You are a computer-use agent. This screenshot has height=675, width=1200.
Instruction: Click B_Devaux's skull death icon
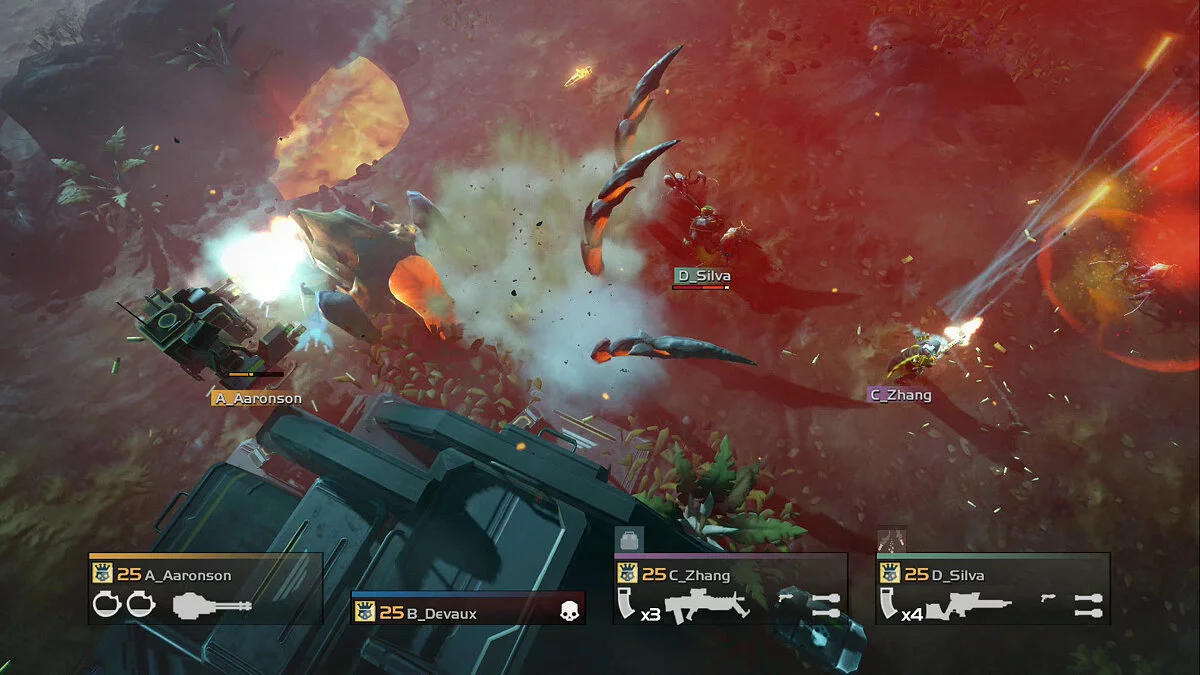569,612
